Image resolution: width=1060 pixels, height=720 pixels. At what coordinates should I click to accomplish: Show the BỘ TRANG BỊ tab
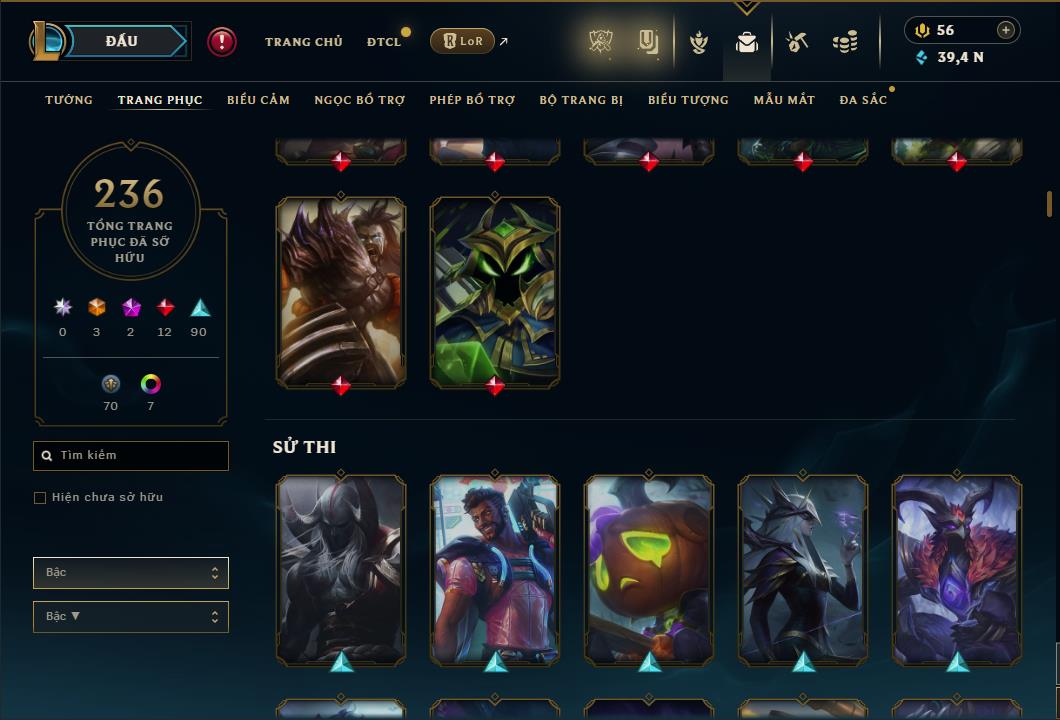tap(581, 100)
